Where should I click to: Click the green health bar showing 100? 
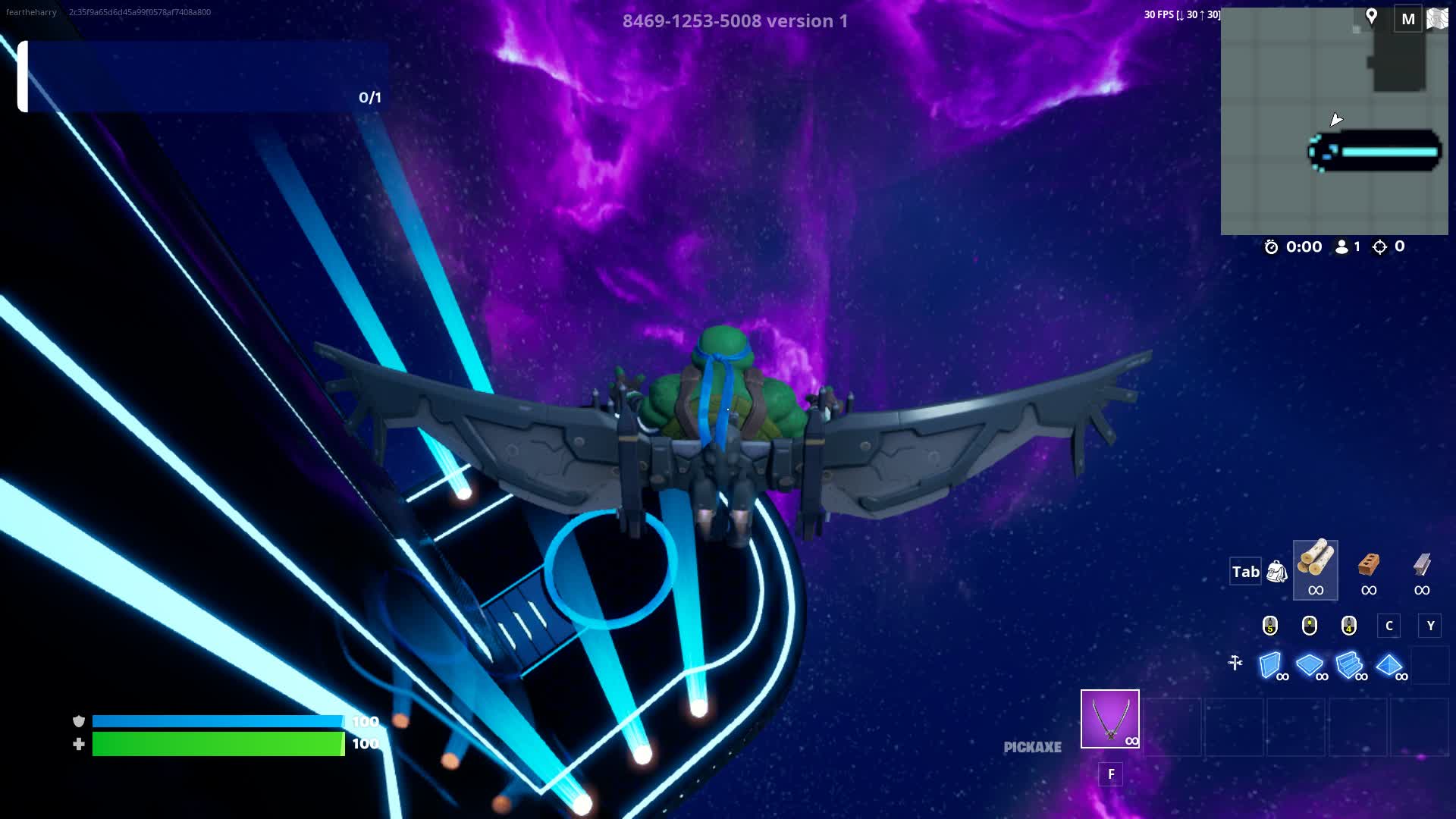tap(216, 744)
